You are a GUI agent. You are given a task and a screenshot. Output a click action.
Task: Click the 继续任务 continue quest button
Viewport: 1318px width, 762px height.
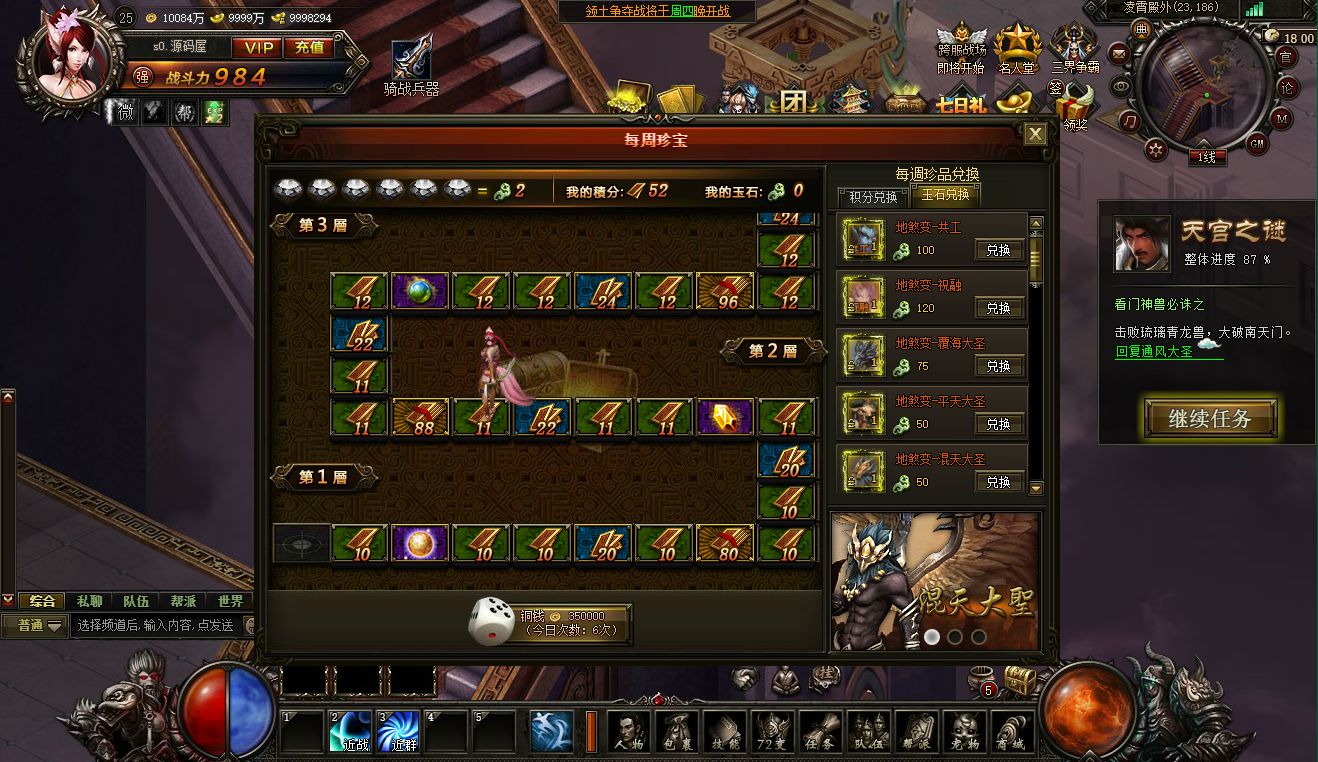click(1210, 418)
